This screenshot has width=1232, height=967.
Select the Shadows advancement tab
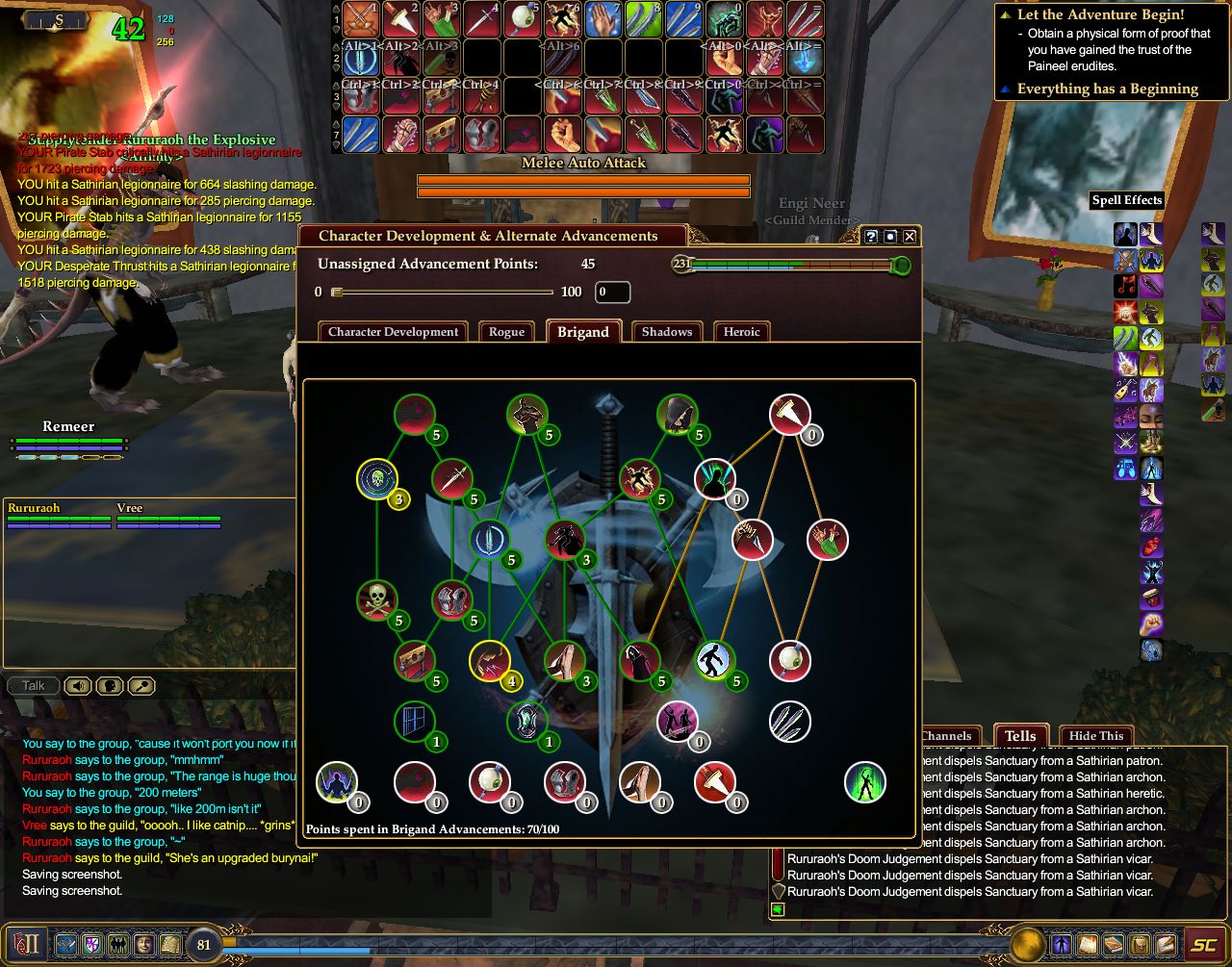(x=666, y=332)
